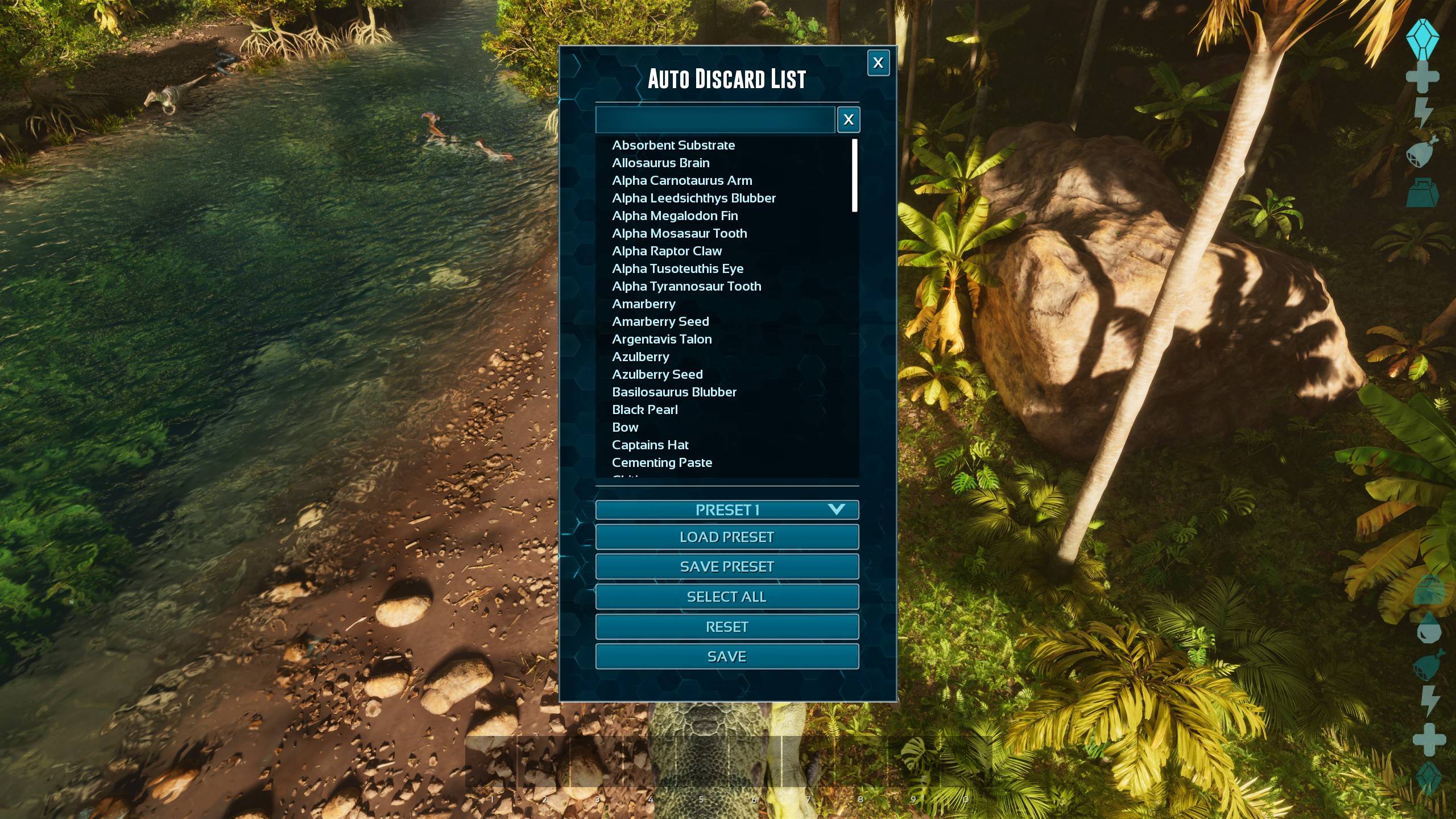Screen dimensions: 1456x819
Task: Open the Preset 1 dropdown
Action: 727,510
